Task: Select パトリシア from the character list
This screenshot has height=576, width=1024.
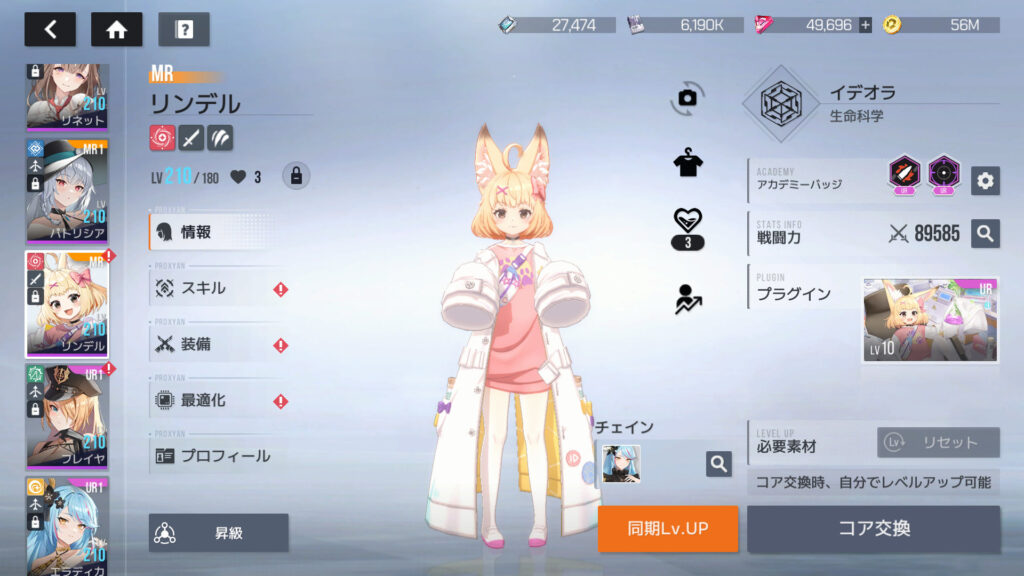Action: (68, 188)
